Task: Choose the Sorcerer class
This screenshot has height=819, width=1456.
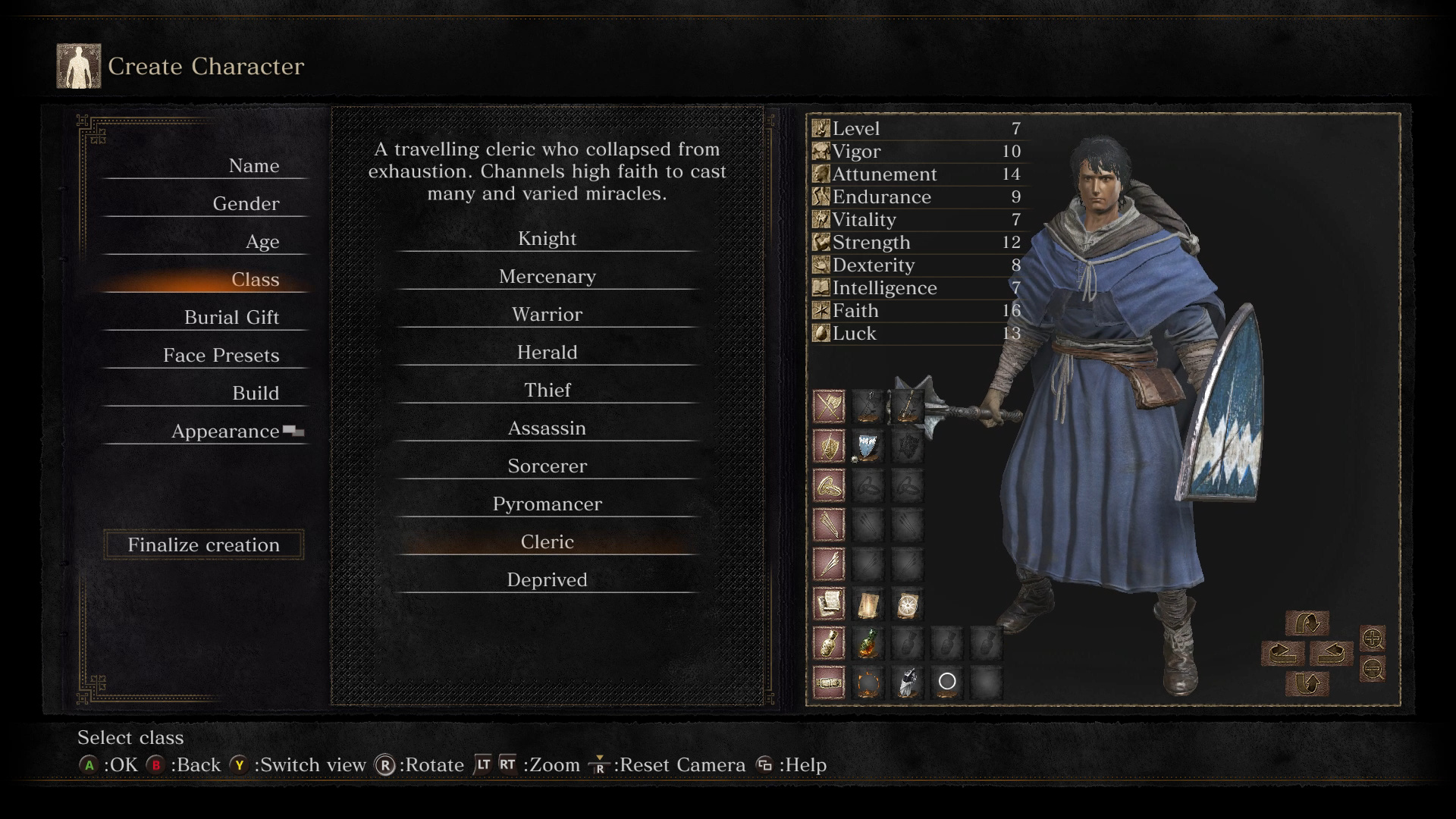Action: [547, 466]
